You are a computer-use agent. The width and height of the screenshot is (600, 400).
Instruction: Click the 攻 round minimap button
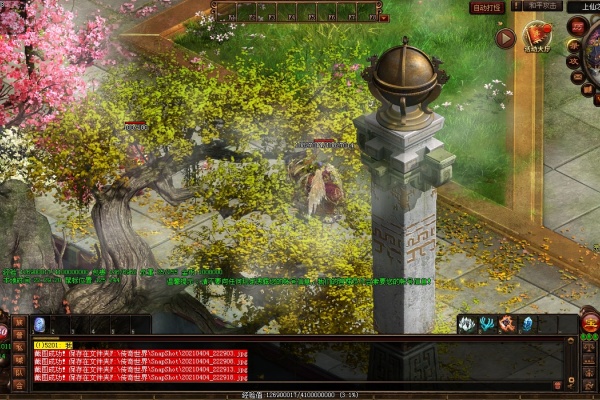[574, 61]
